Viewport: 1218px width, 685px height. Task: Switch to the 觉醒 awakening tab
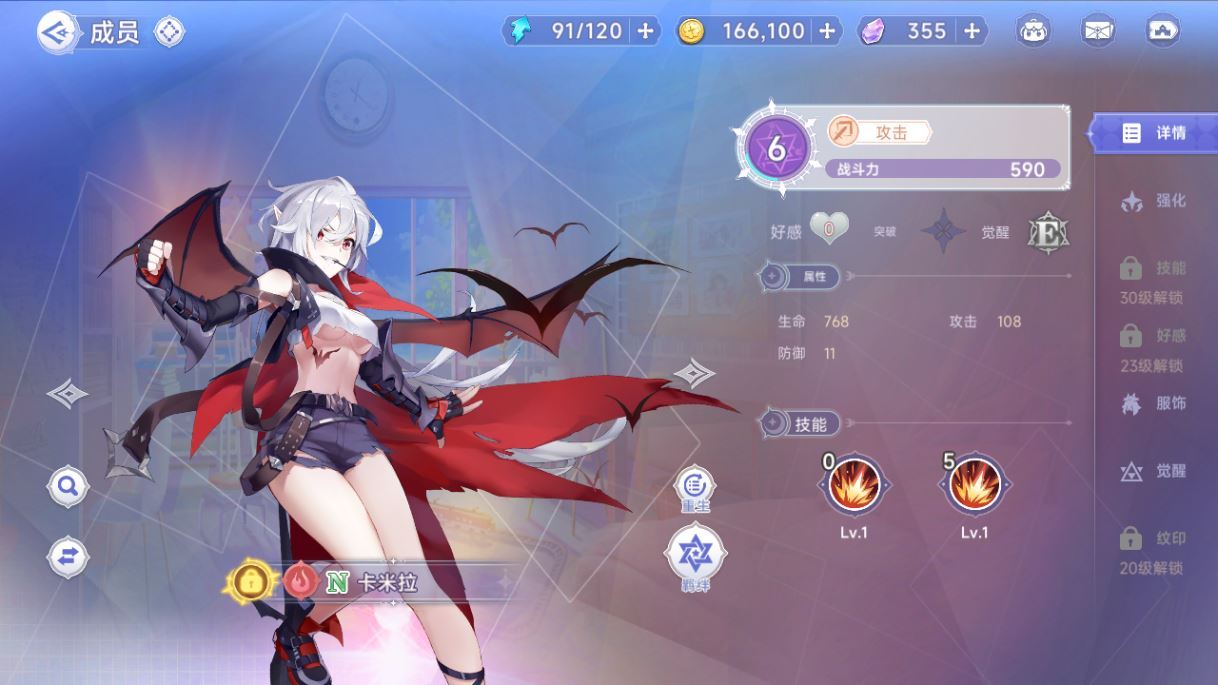(x=1155, y=471)
